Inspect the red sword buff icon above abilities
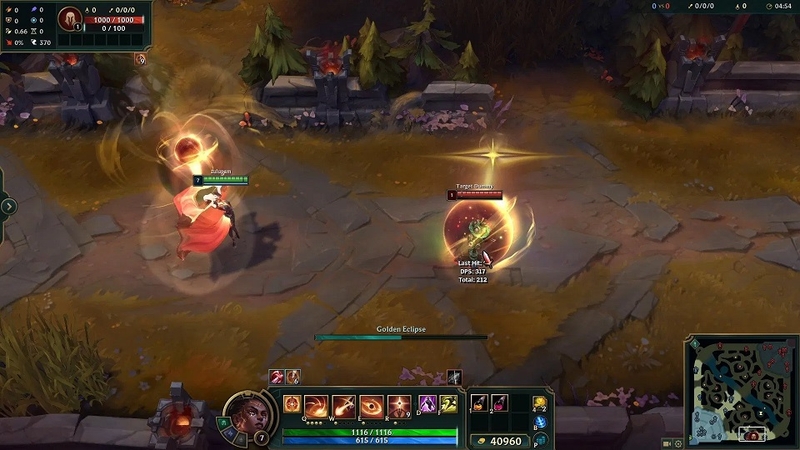This screenshot has width=800, height=450. [277, 376]
